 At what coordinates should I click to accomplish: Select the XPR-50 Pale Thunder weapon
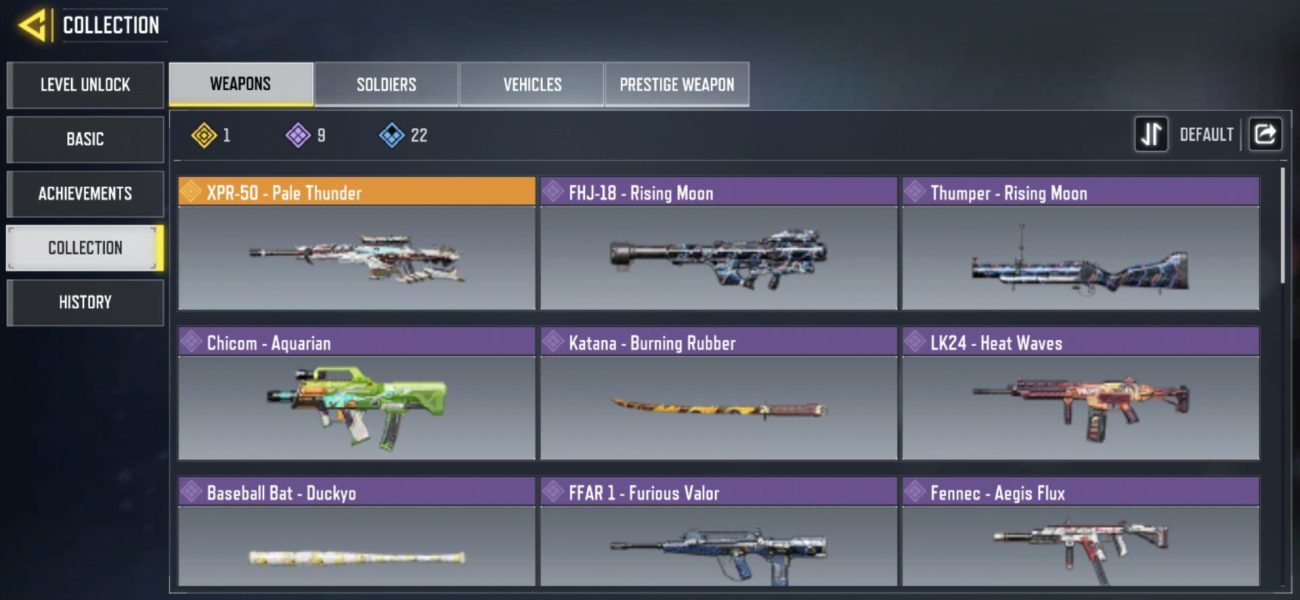click(x=357, y=245)
